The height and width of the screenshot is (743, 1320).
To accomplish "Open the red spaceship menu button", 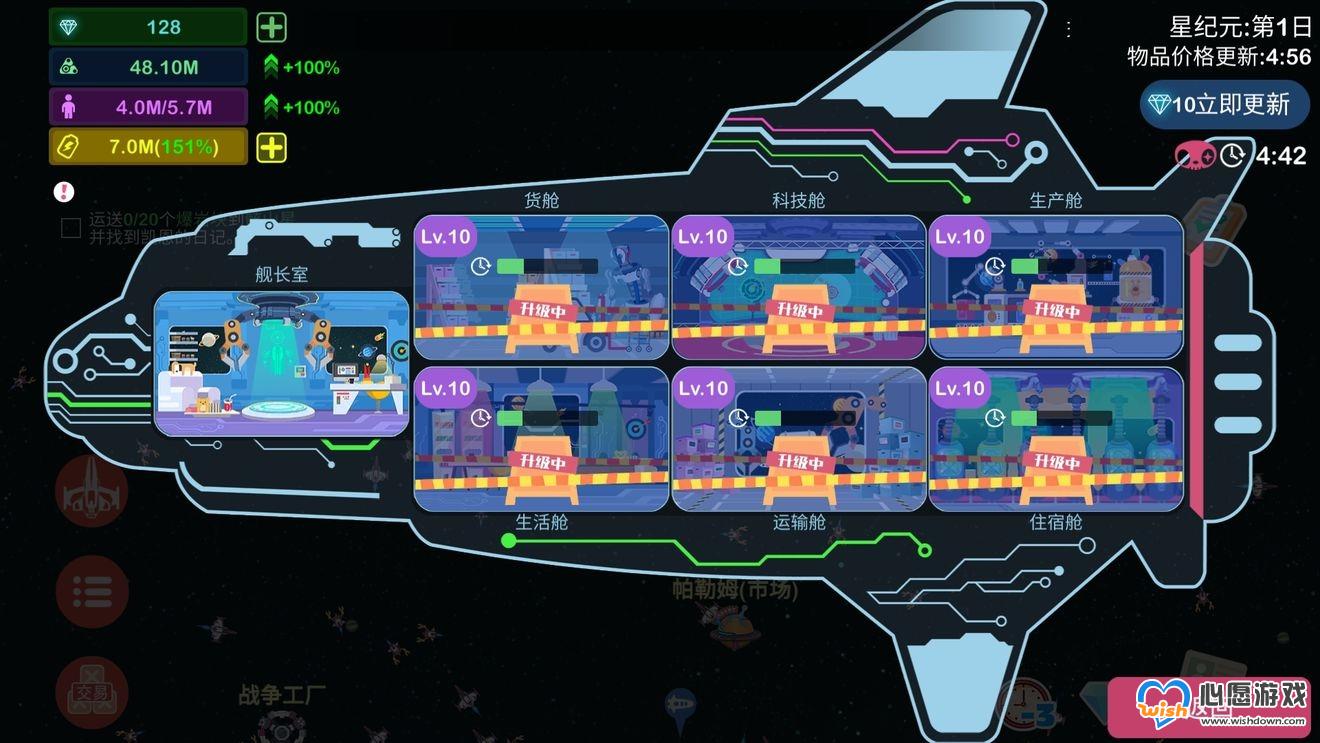I will (x=92, y=491).
